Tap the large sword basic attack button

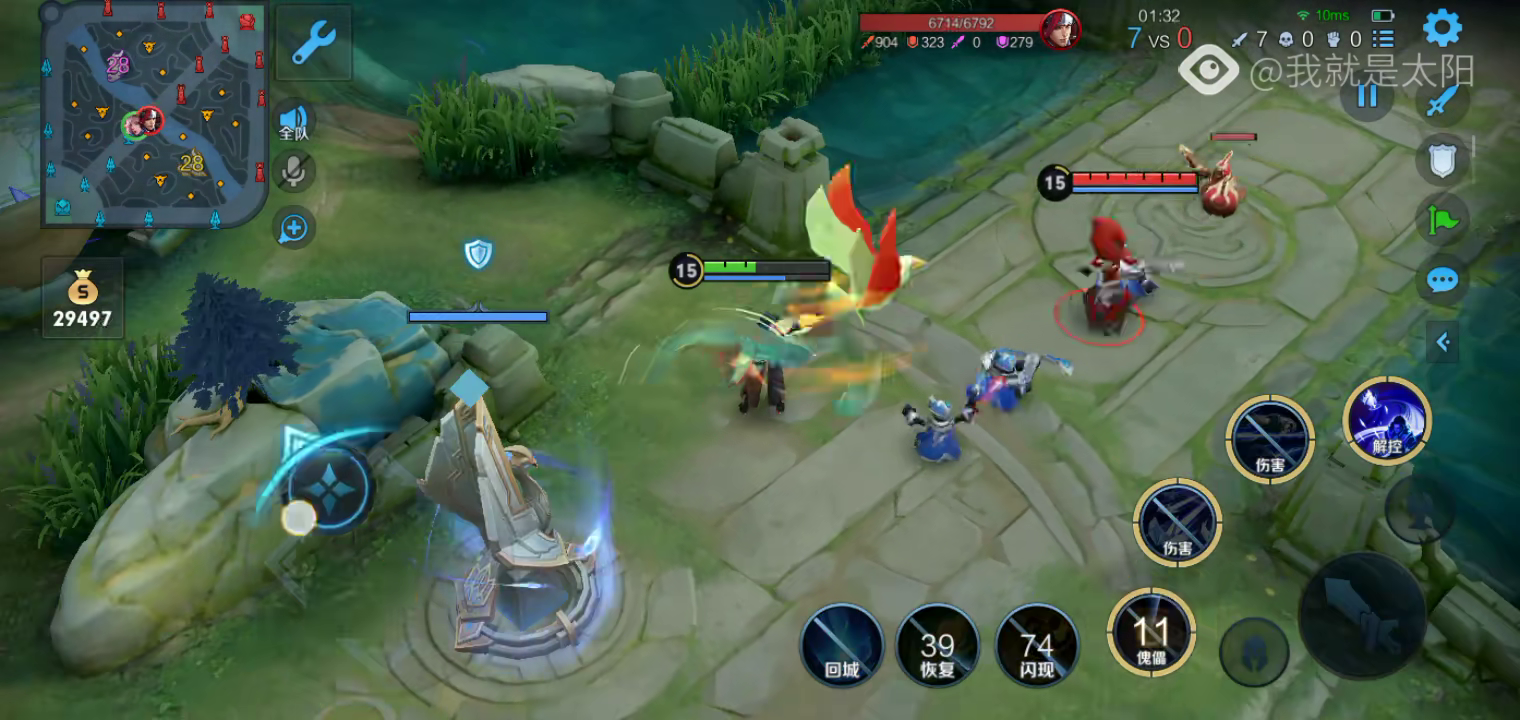point(1361,615)
